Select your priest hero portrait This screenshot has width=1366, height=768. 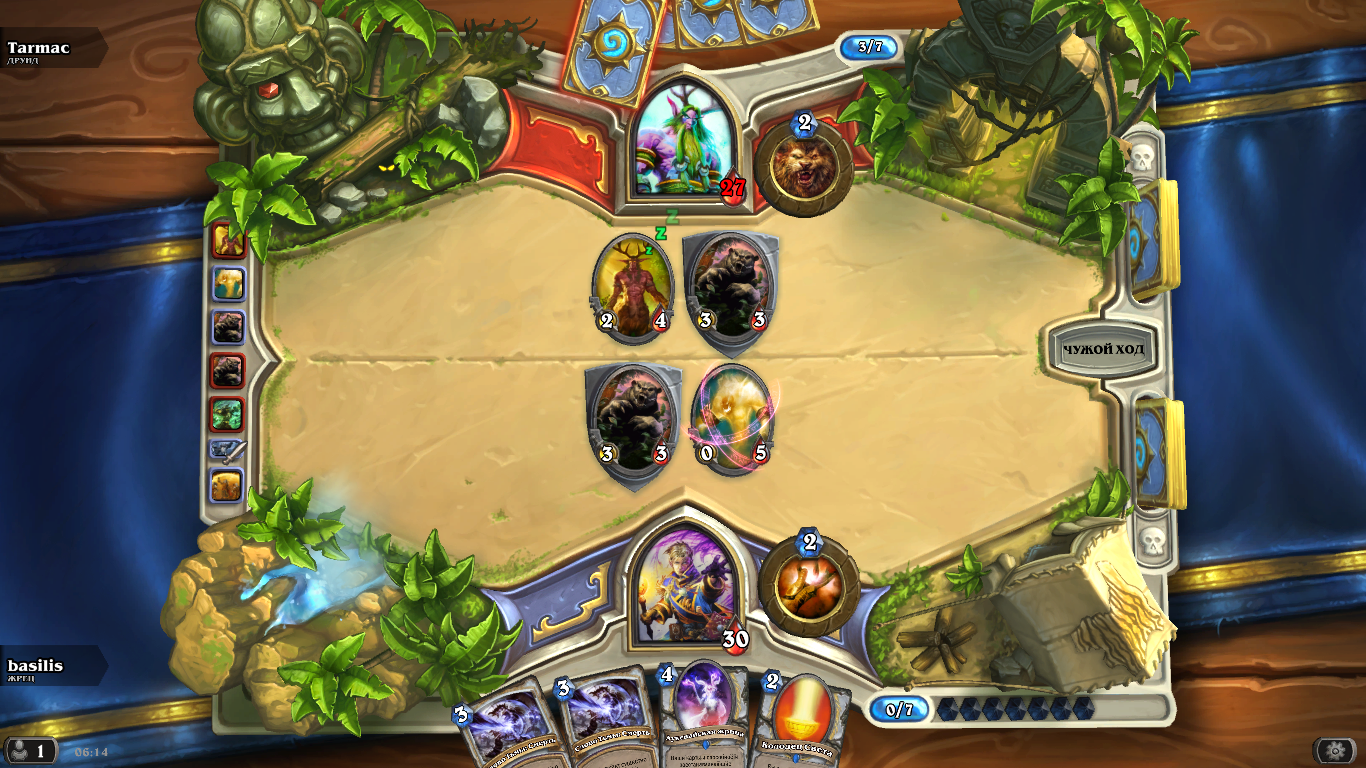(x=686, y=582)
